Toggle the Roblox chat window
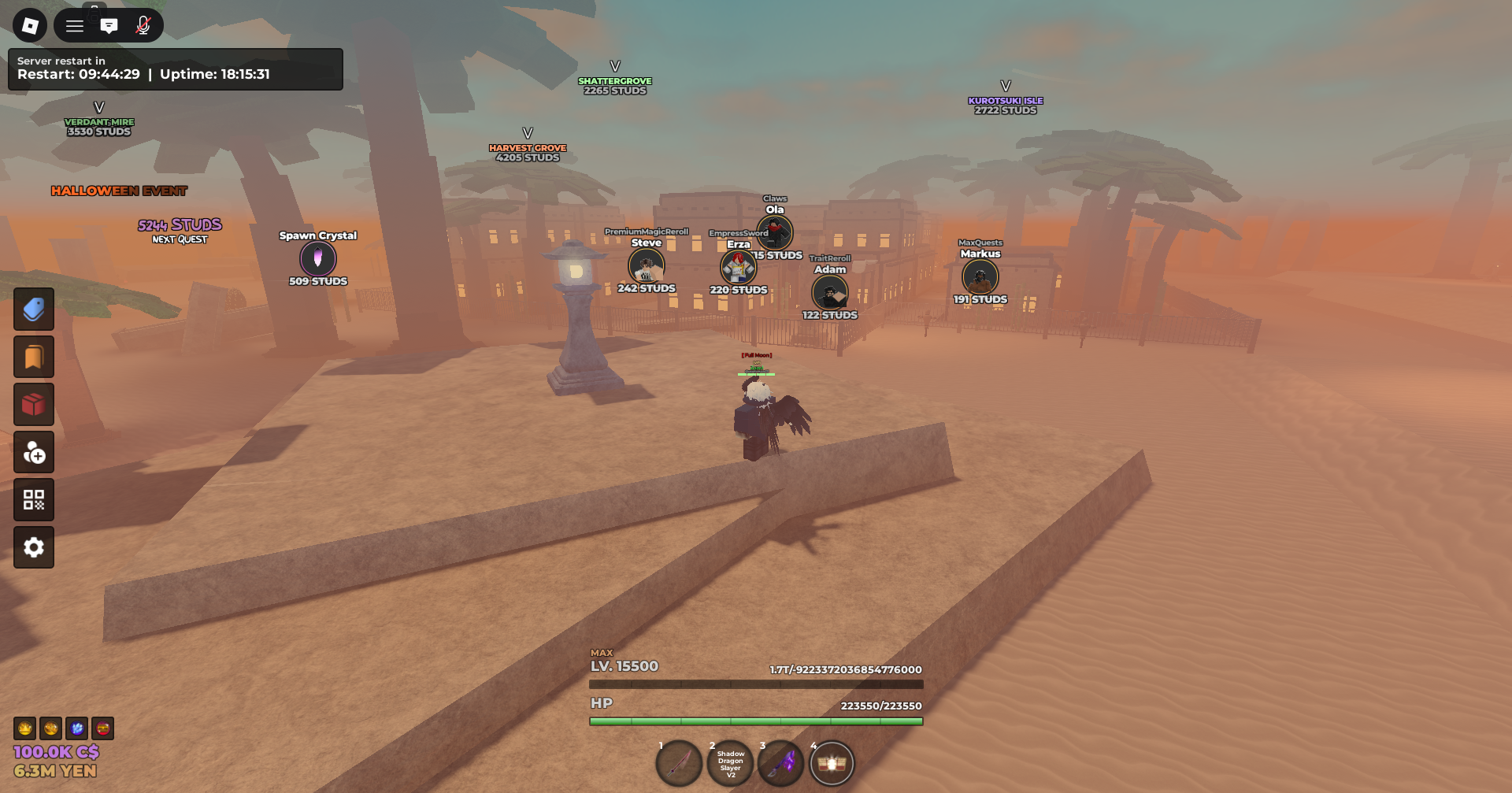 tap(109, 26)
